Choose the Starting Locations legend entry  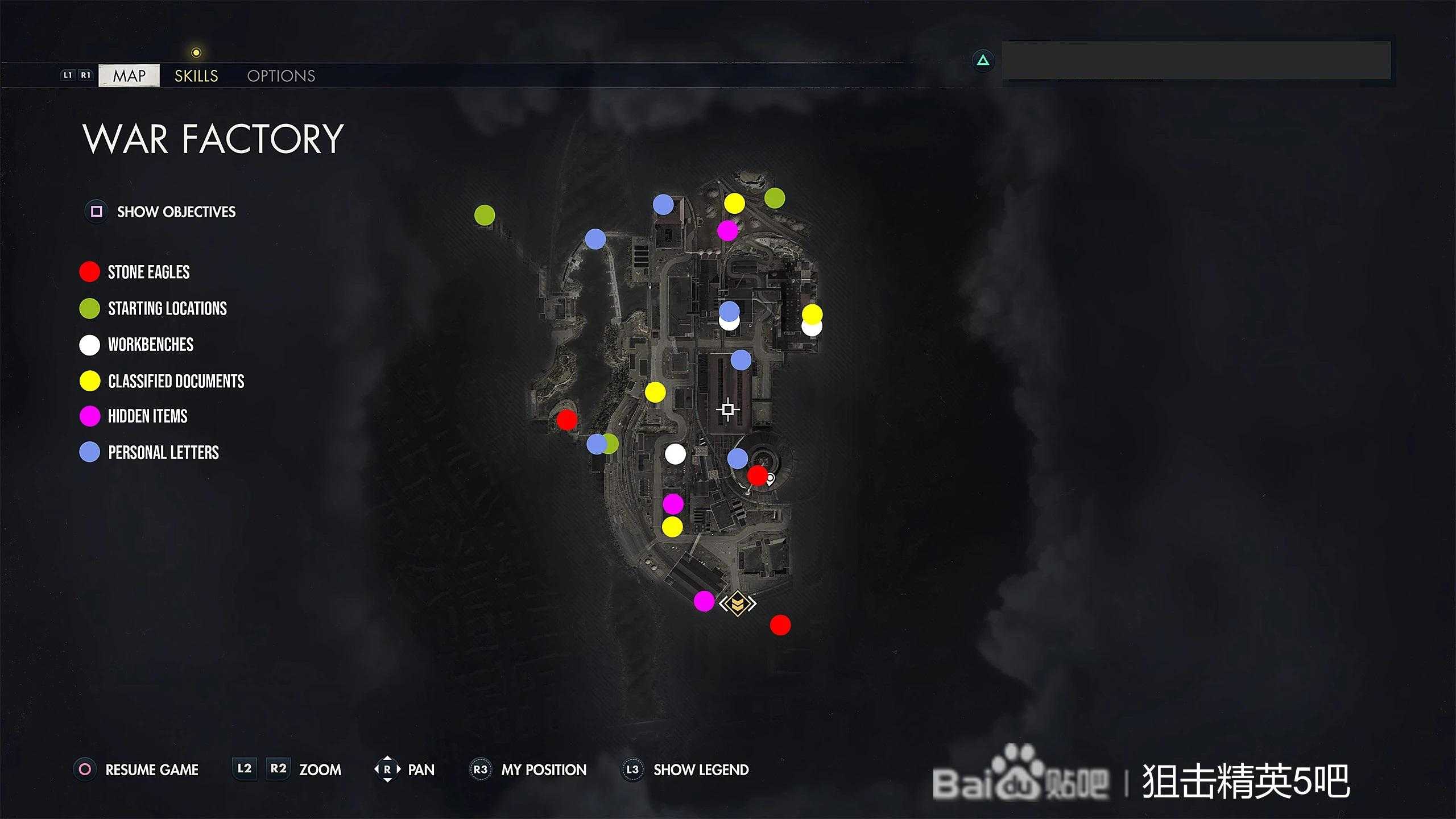coord(167,308)
